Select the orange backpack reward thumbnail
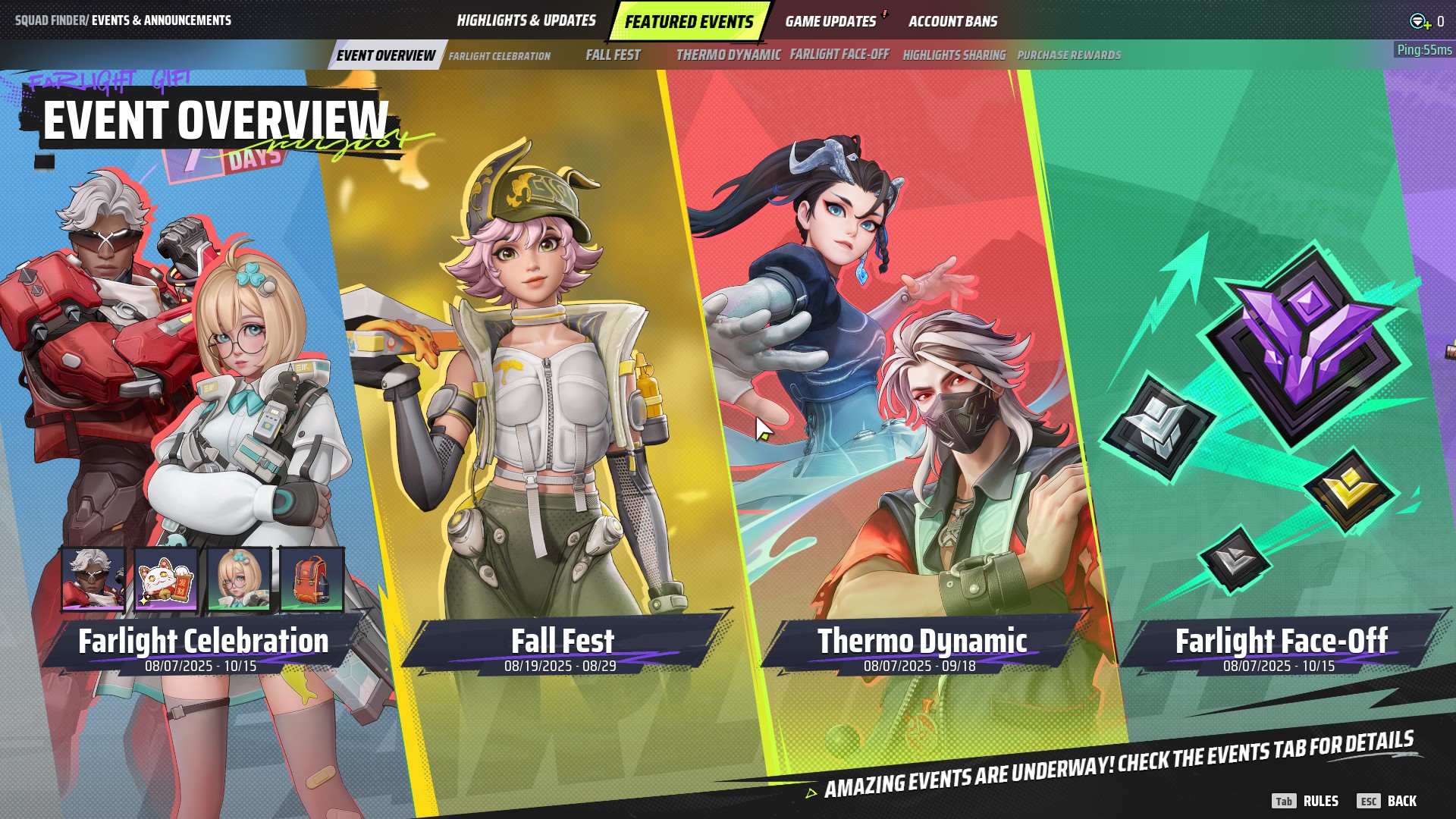The height and width of the screenshot is (819, 1456). pyautogui.click(x=311, y=579)
